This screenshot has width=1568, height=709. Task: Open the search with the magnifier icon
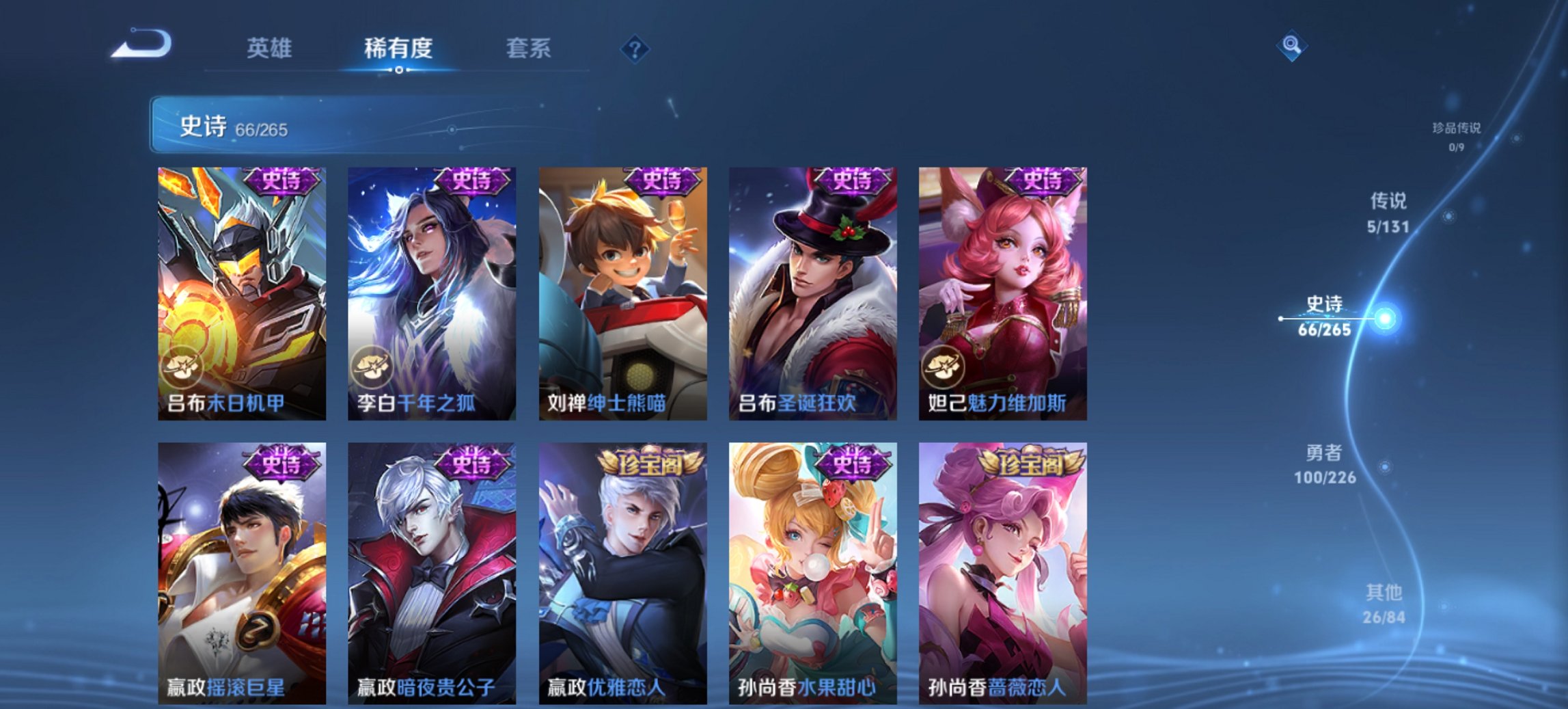coord(1291,47)
